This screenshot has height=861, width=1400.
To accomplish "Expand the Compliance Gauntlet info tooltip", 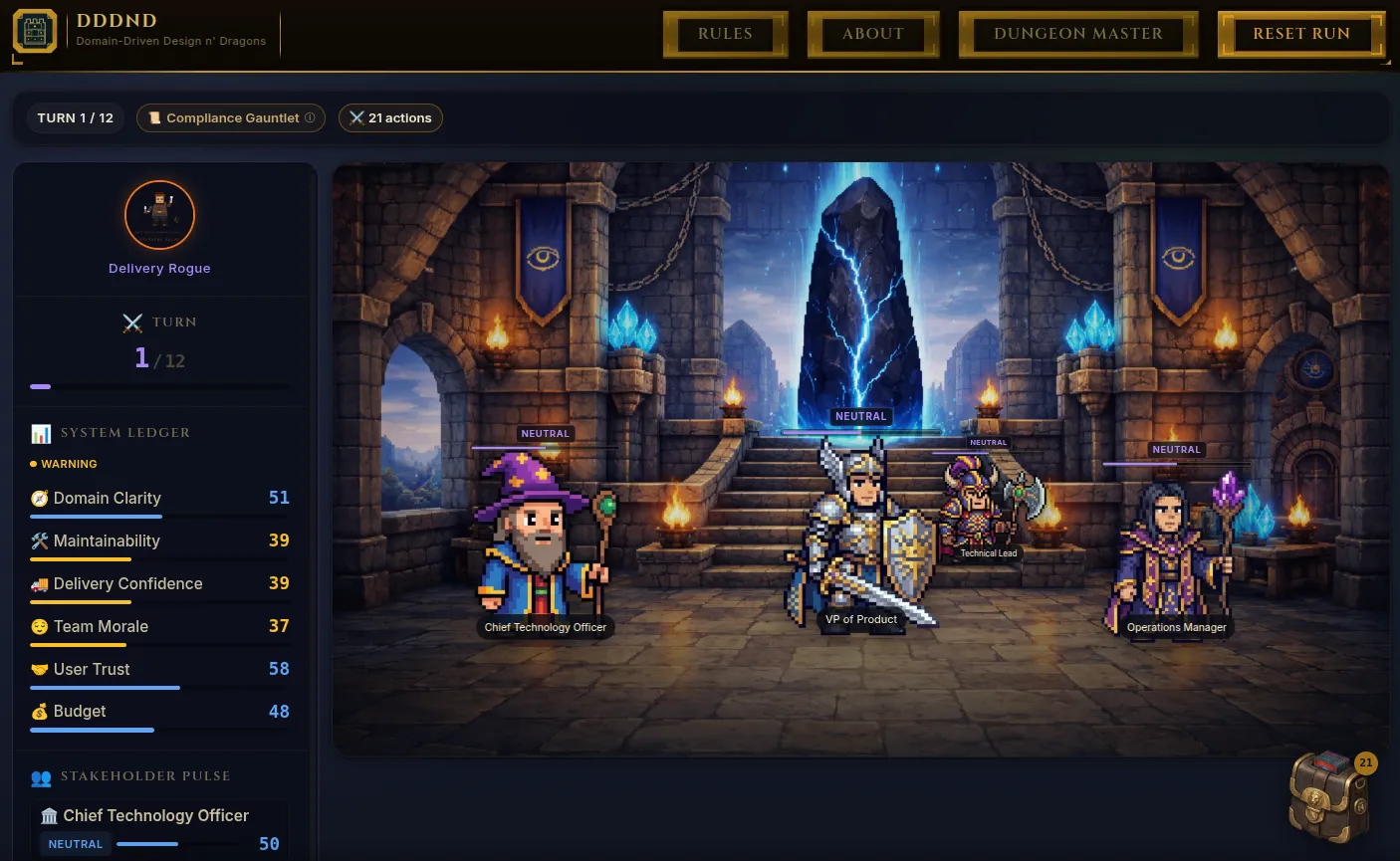I will tap(310, 117).
